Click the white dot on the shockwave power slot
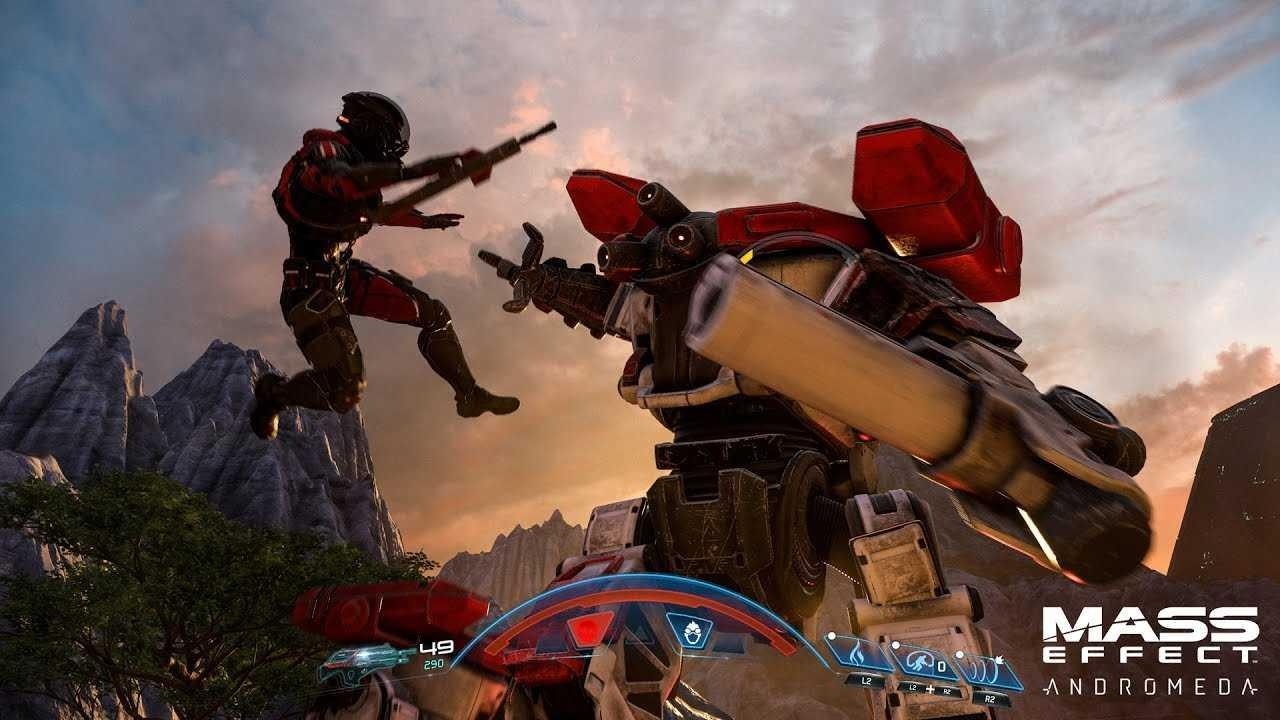This screenshot has height=720, width=1280. [960, 655]
